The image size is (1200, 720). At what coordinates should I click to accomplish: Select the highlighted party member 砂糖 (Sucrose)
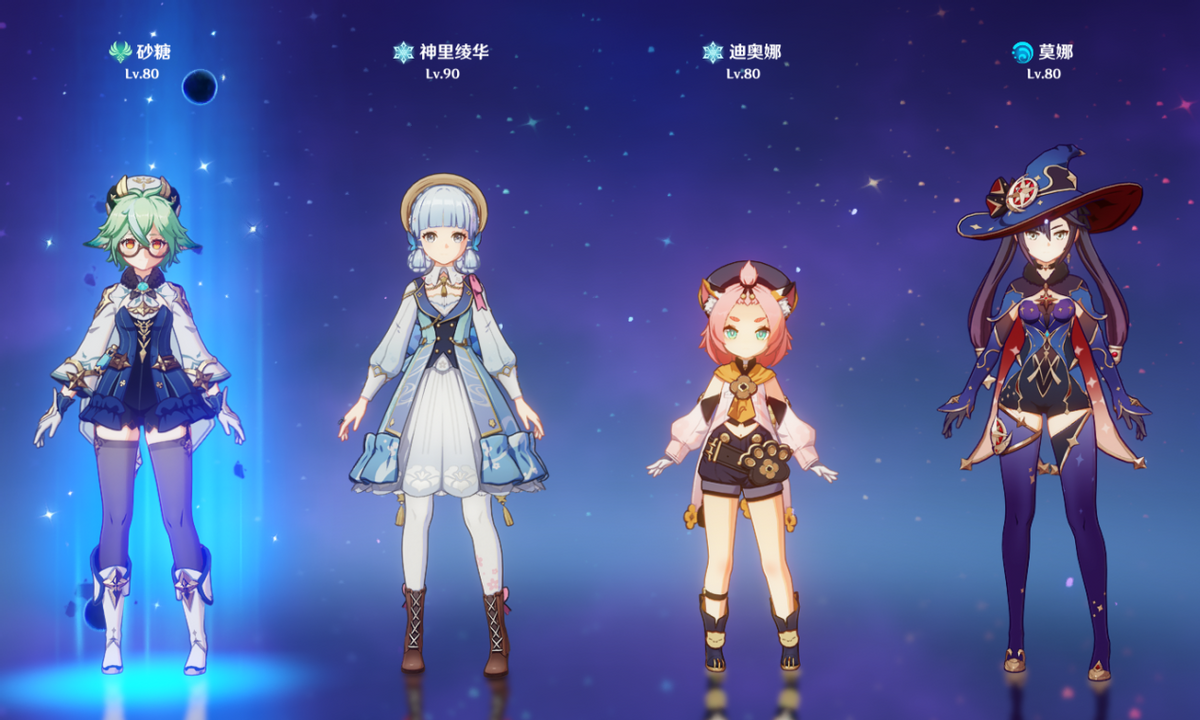point(140,400)
